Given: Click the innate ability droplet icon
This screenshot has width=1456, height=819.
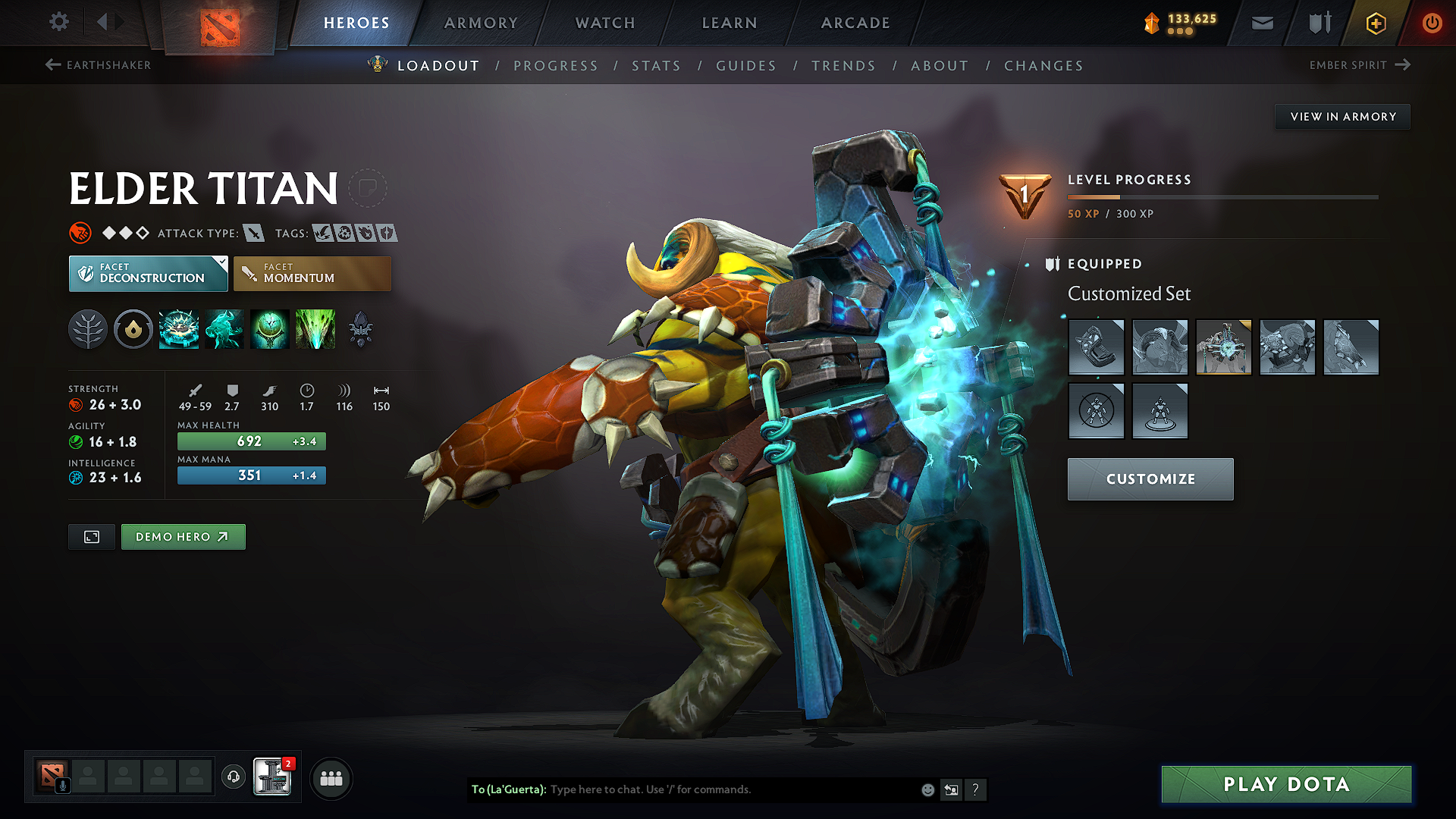Looking at the screenshot, I should [x=133, y=329].
